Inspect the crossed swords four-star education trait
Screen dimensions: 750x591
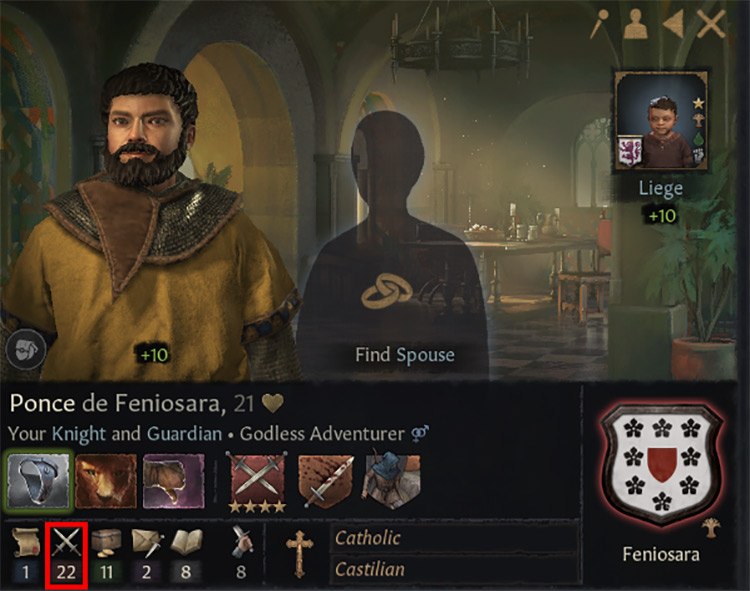coord(257,481)
